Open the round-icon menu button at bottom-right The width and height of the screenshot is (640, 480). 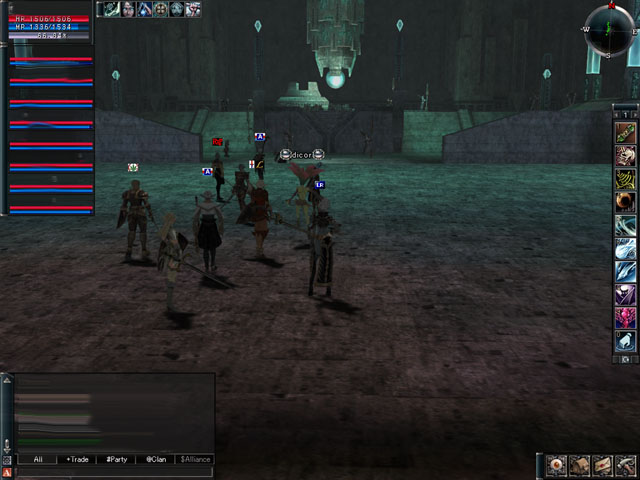pyautogui.click(x=558, y=465)
